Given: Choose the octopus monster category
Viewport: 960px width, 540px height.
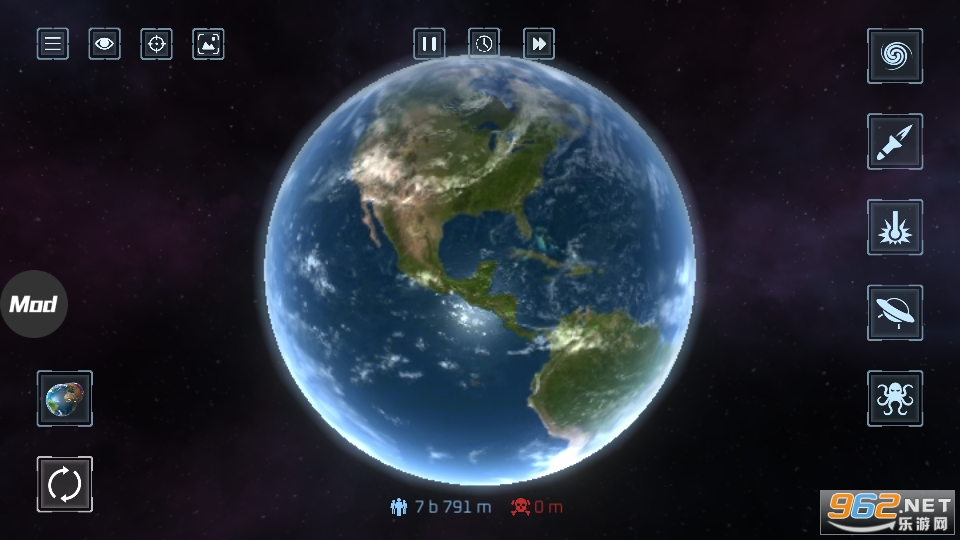Looking at the screenshot, I should click(894, 398).
